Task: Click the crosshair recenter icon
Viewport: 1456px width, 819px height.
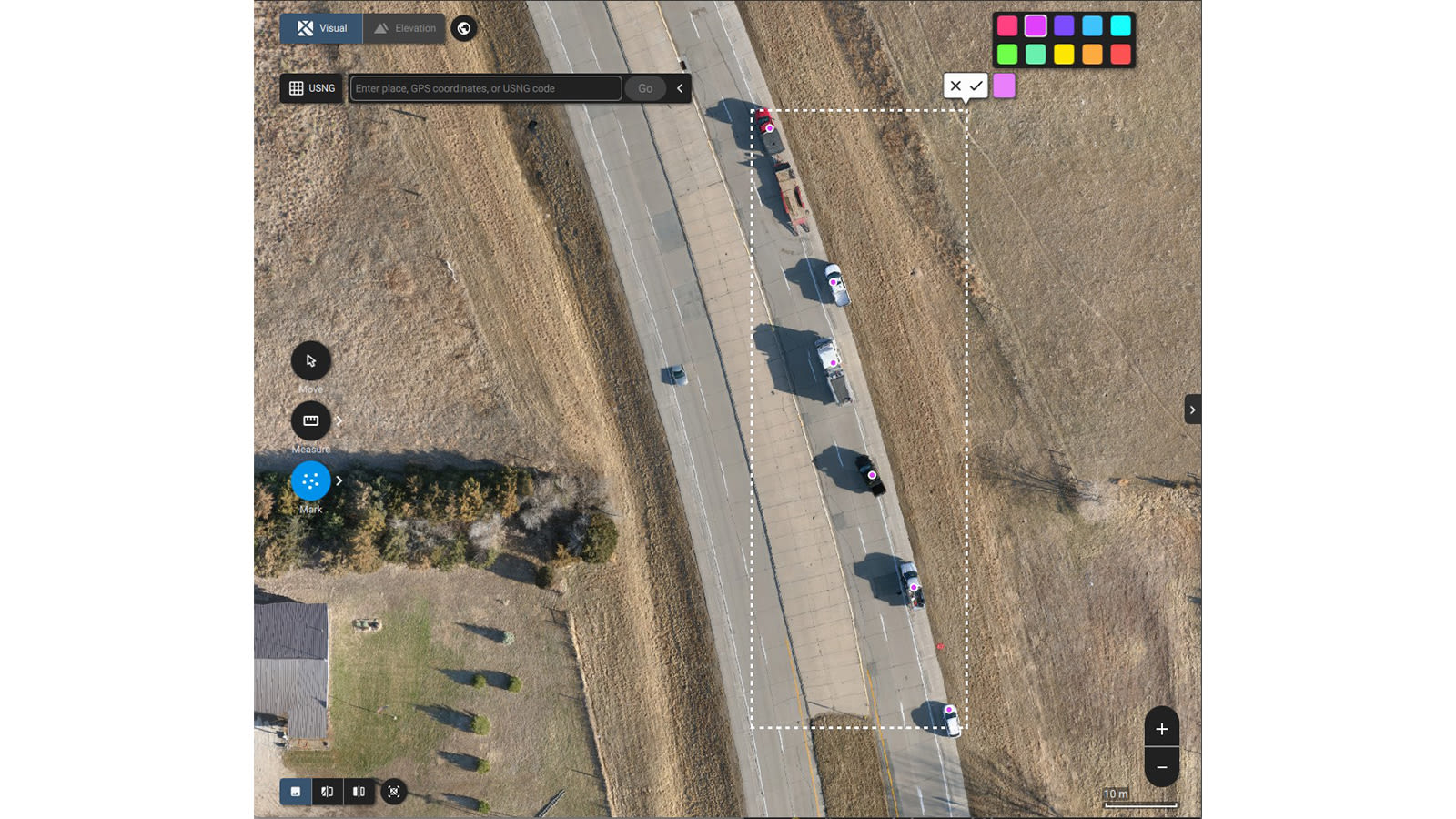Action: pos(393,792)
